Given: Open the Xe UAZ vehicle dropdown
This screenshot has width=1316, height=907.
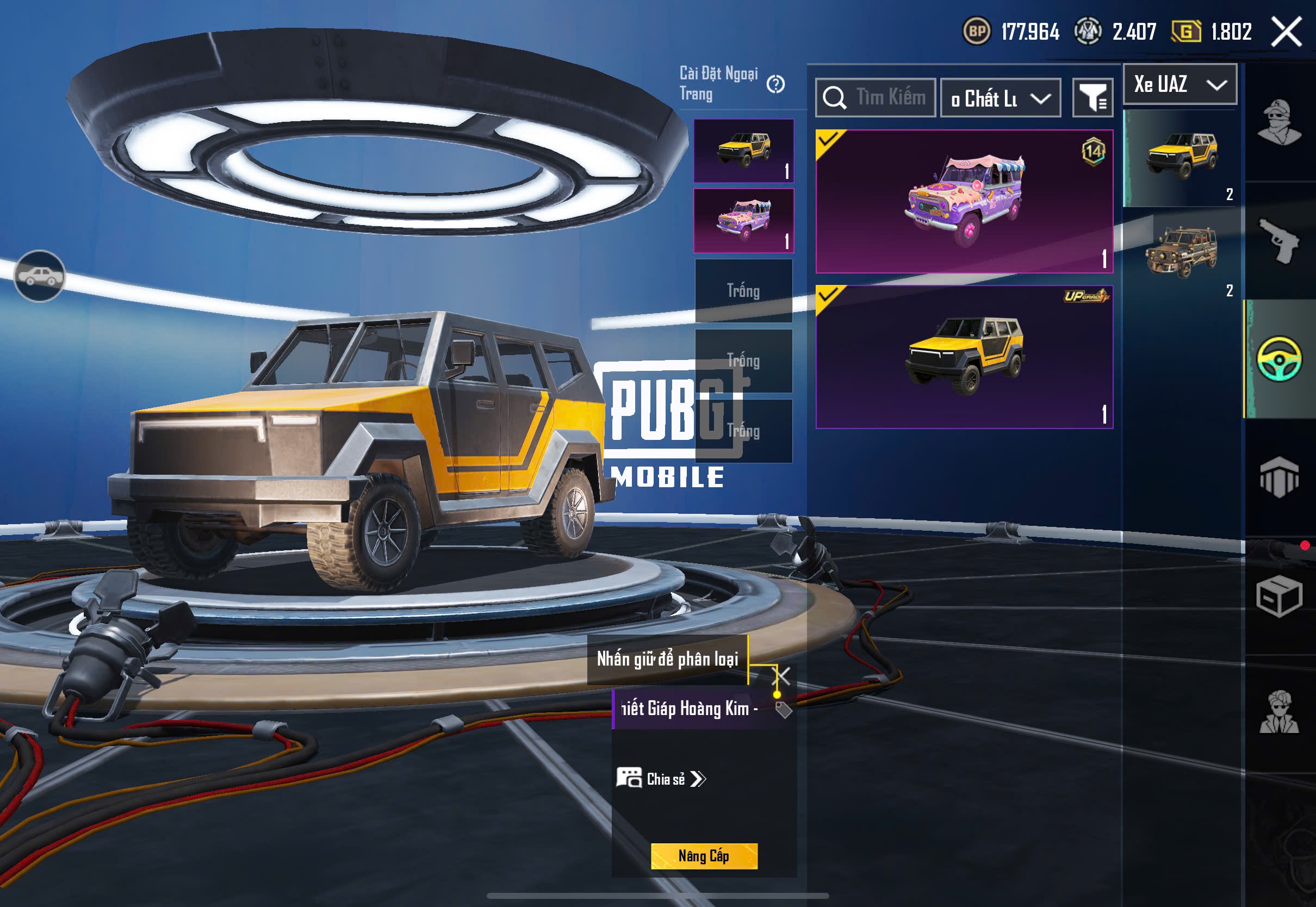Looking at the screenshot, I should (1180, 84).
